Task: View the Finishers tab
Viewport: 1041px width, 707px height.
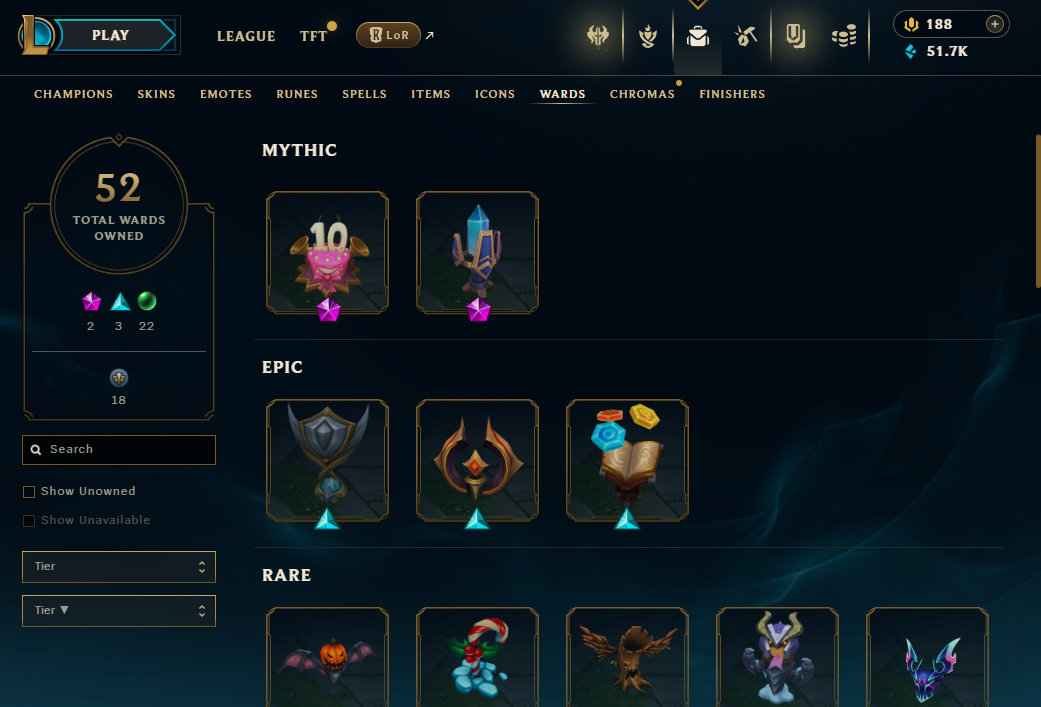Action: coord(732,94)
